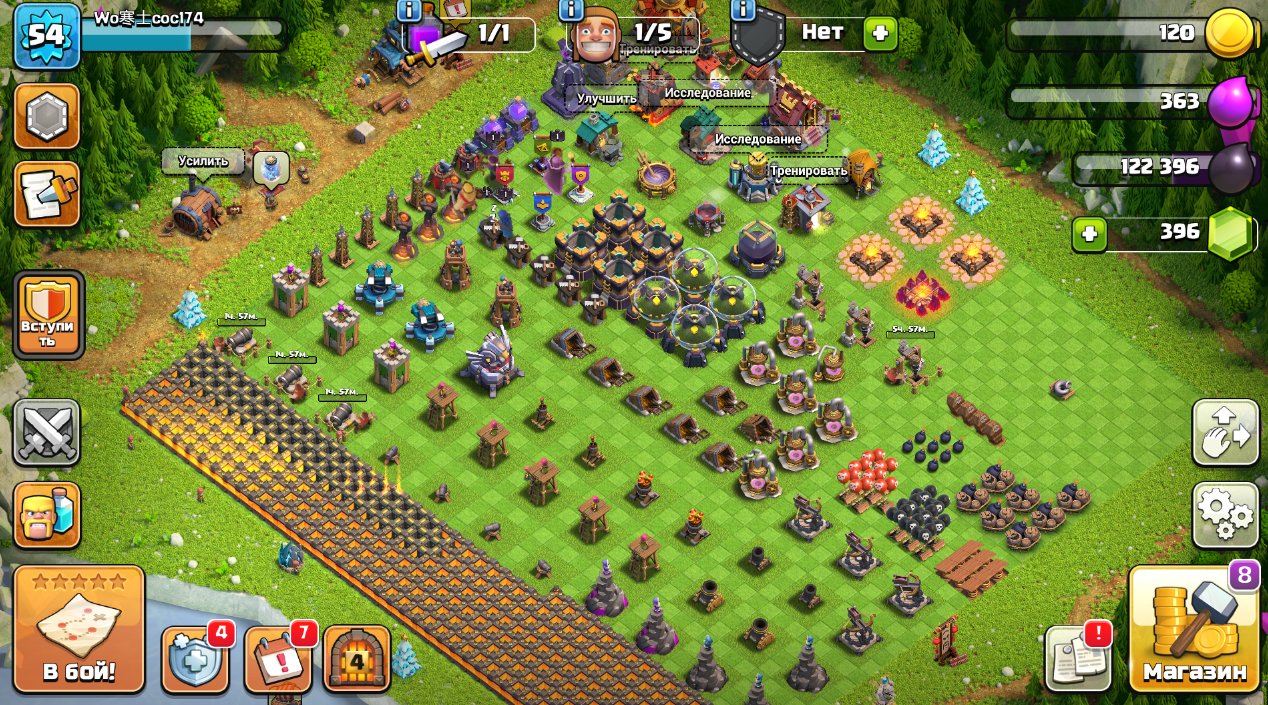Open the notes icon with red exclamation
Screen dimensions: 1268x705
pos(1078,659)
